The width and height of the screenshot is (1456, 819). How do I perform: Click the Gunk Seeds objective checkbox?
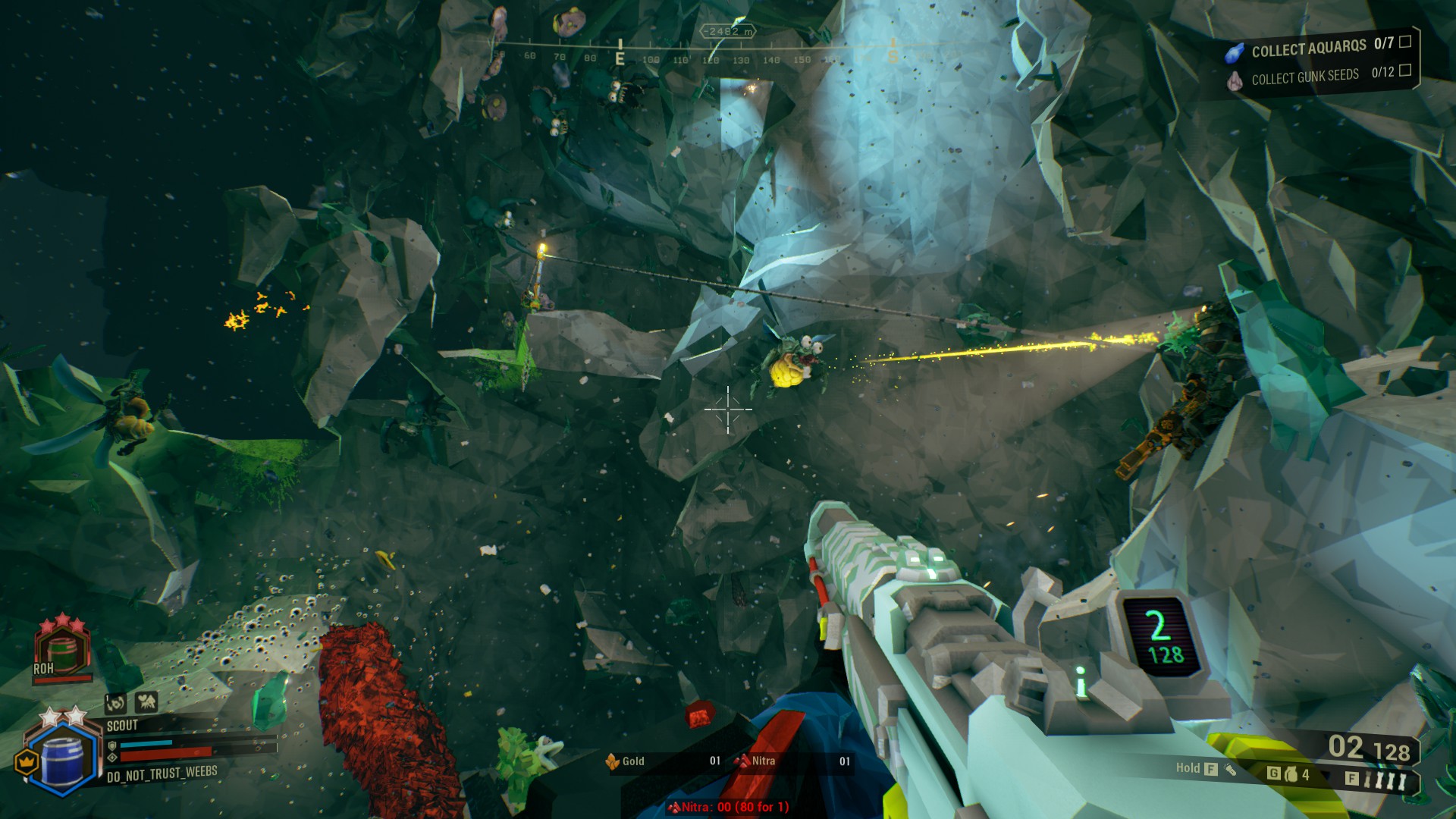pos(1405,71)
